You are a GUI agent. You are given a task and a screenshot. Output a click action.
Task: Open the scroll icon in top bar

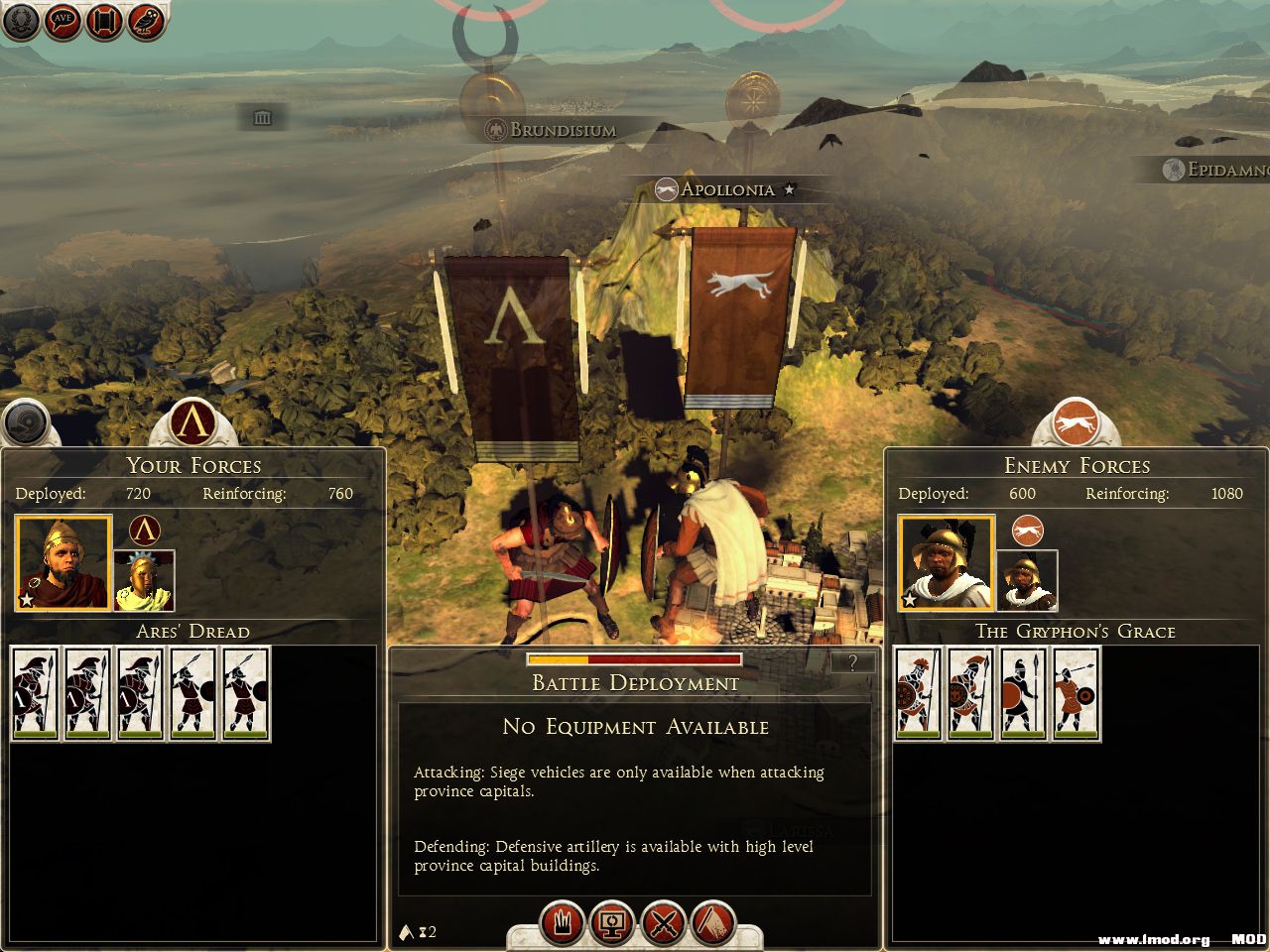click(x=104, y=22)
